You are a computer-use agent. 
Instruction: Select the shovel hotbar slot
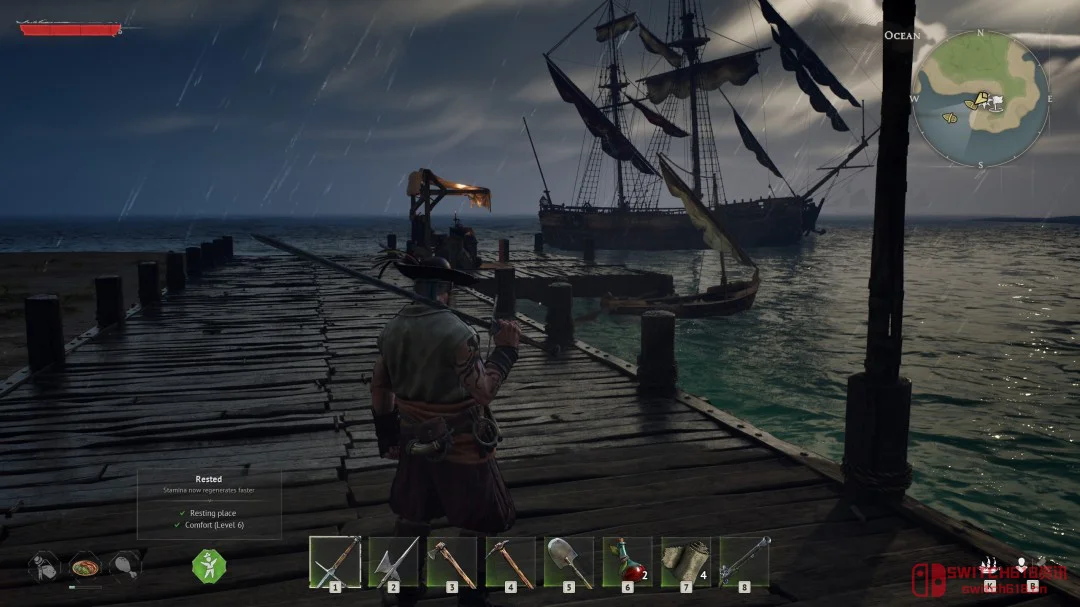click(x=568, y=561)
